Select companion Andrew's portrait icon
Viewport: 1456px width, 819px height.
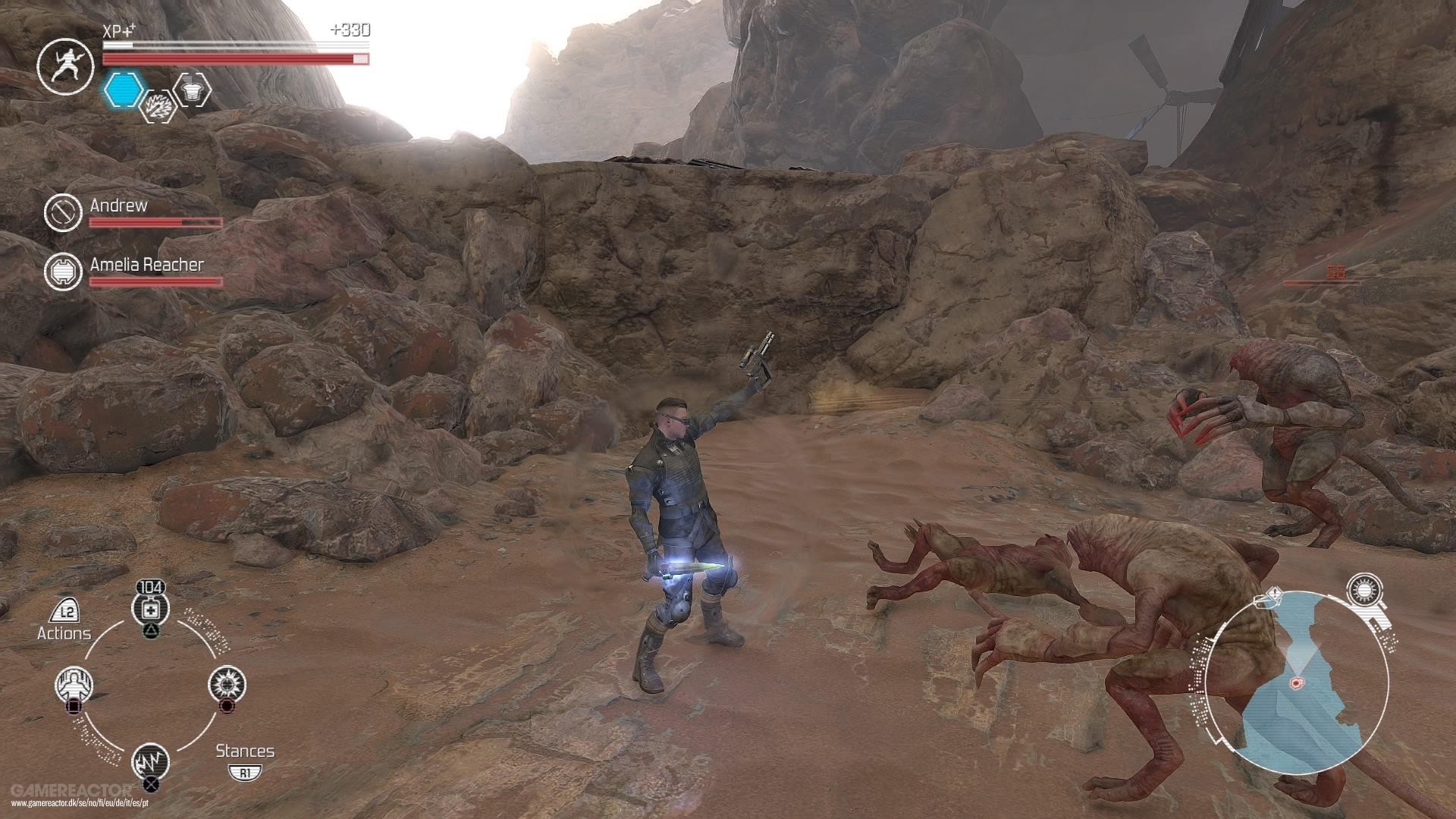[x=63, y=212]
